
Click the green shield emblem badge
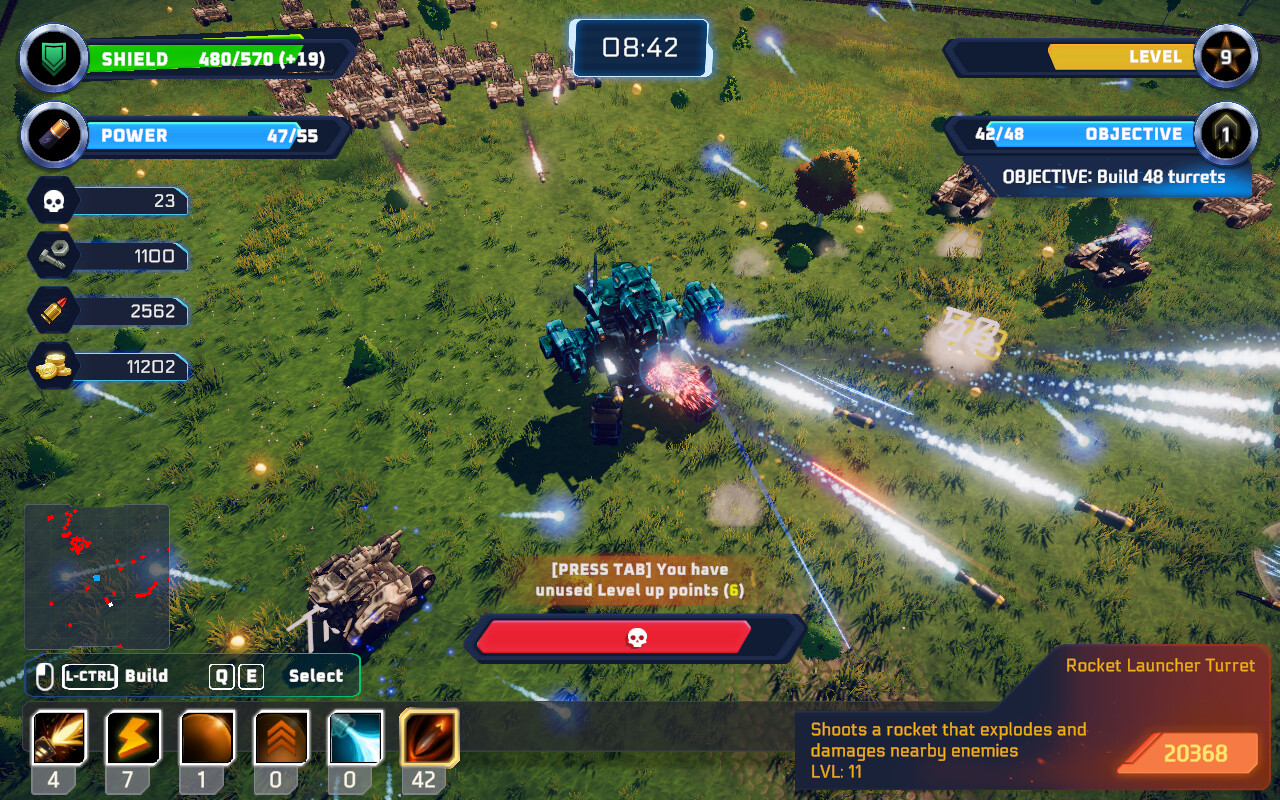click(52, 57)
